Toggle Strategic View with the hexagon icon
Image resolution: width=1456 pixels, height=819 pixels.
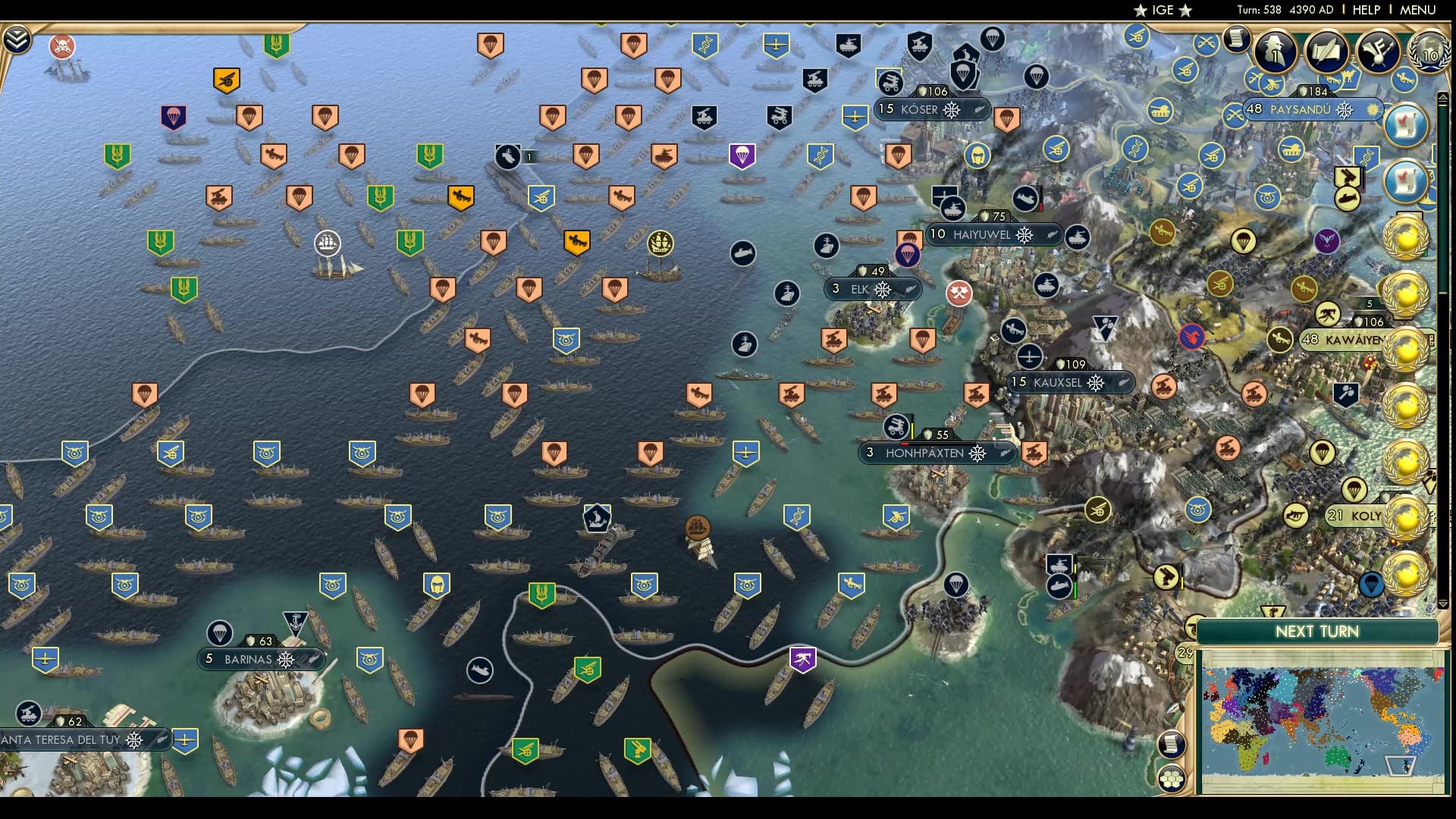click(x=1172, y=778)
